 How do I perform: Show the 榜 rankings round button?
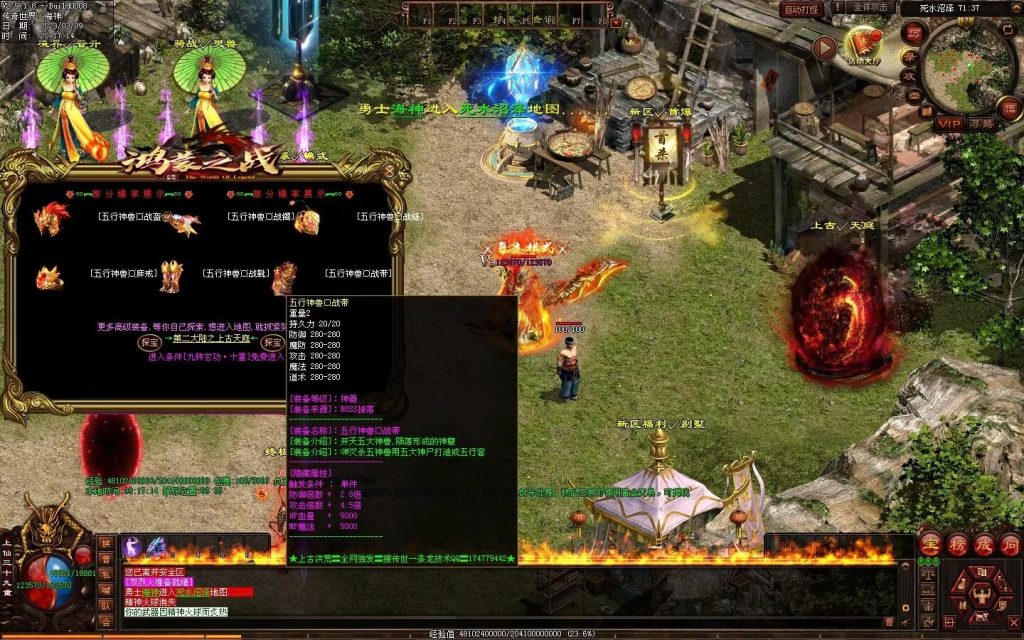pyautogui.click(x=957, y=545)
